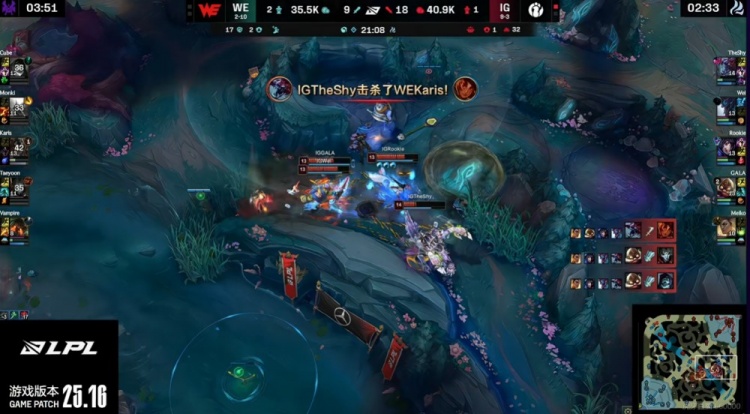Click the IGTheShy kill announcement banner
This screenshot has height=414, width=750.
click(372, 89)
